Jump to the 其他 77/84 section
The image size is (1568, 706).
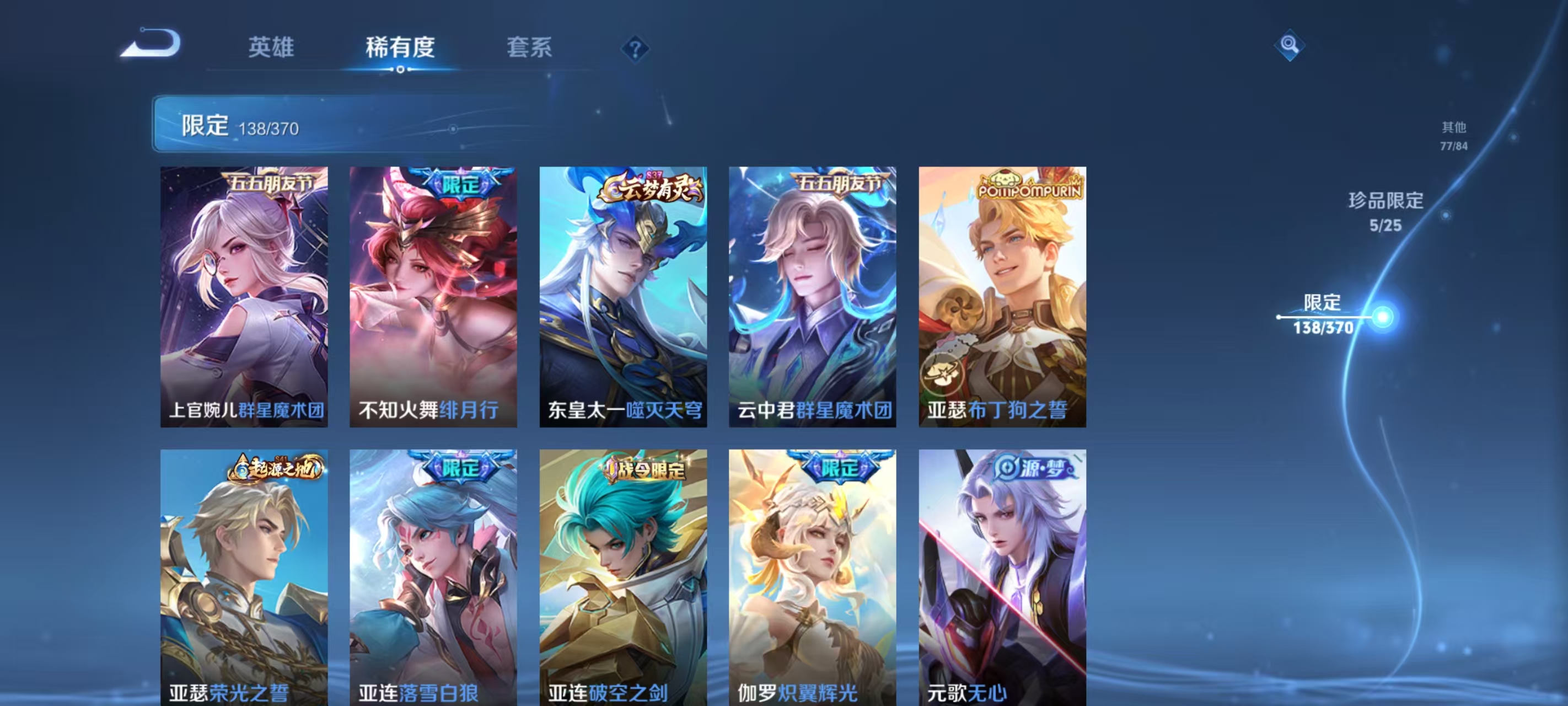click(x=1453, y=135)
